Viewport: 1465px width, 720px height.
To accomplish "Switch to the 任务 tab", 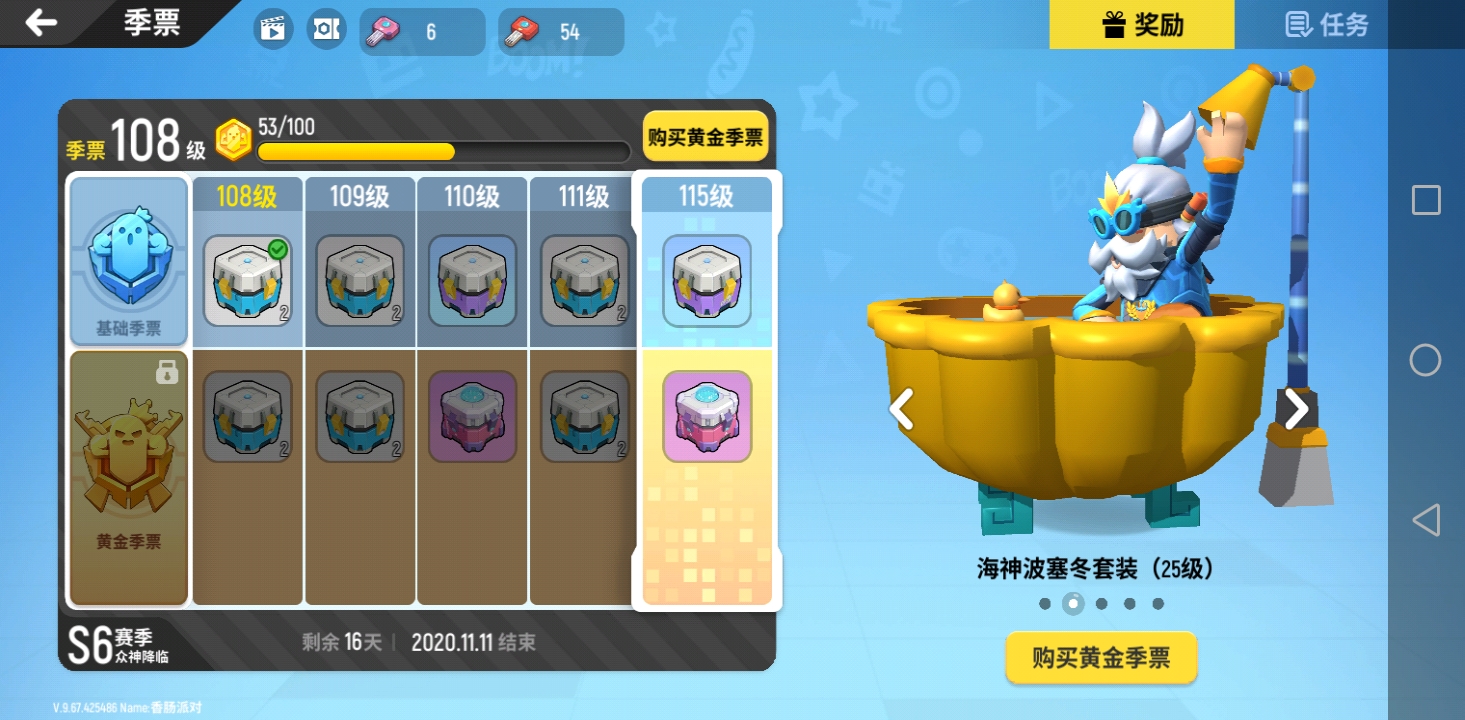I will (x=1324, y=24).
